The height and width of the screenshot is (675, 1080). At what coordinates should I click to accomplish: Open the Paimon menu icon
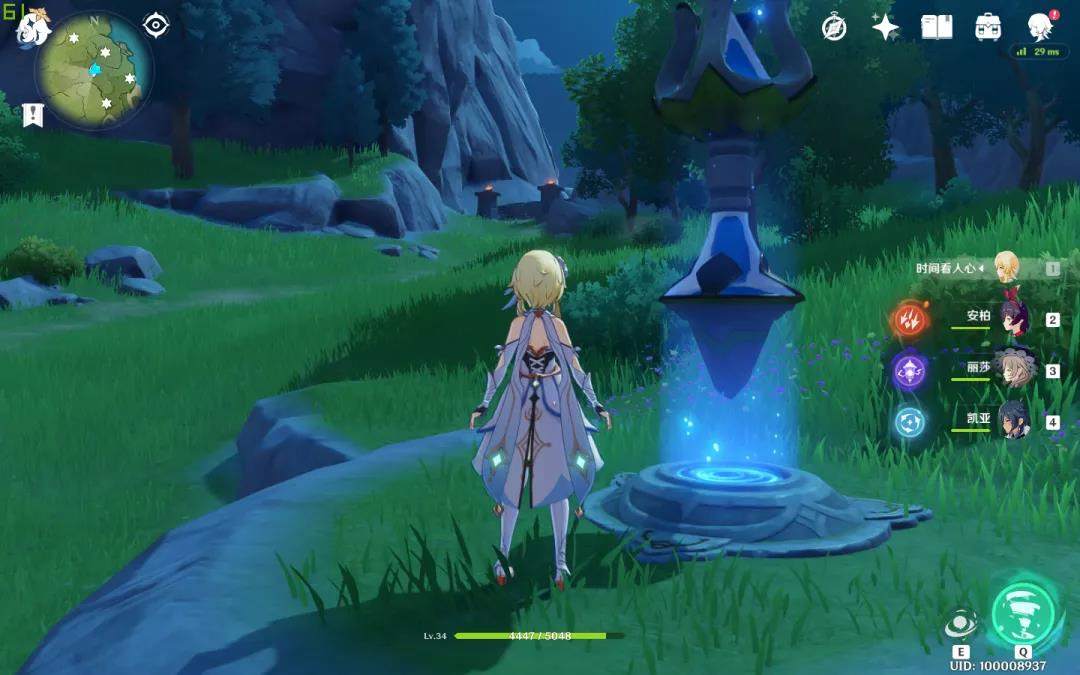[32, 26]
